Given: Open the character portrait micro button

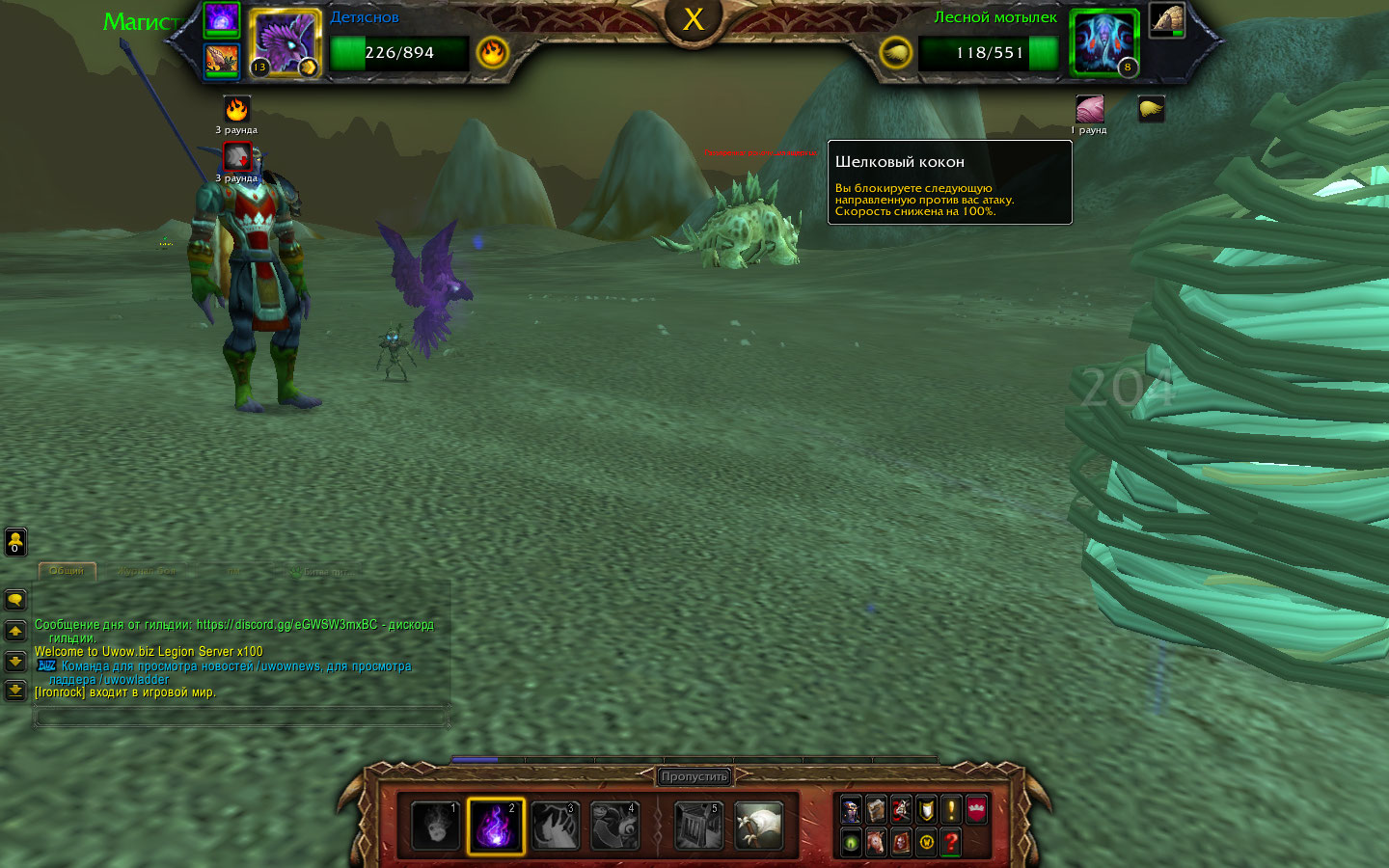Looking at the screenshot, I should pos(851,809).
